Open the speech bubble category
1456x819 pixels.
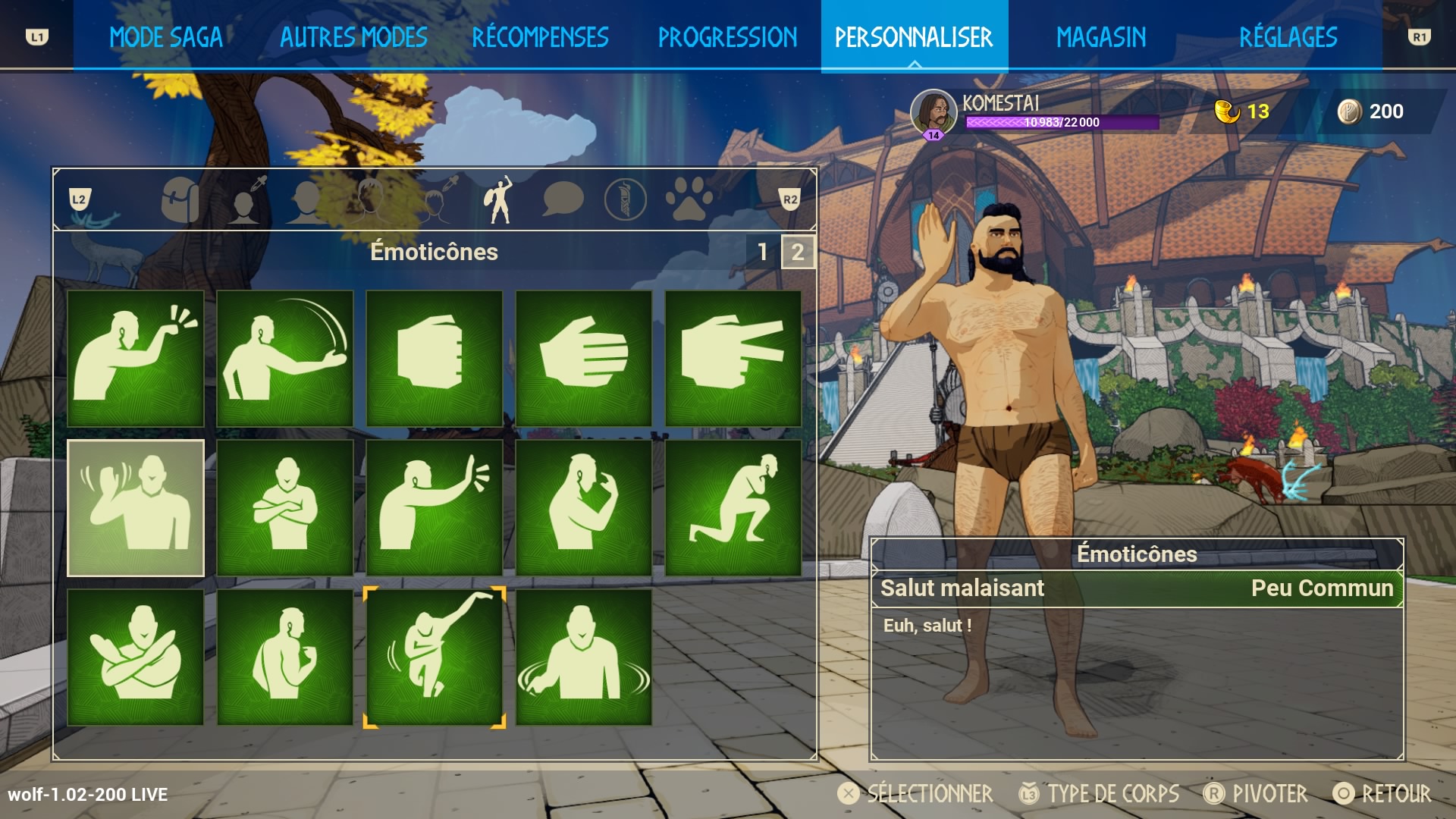pos(563,200)
